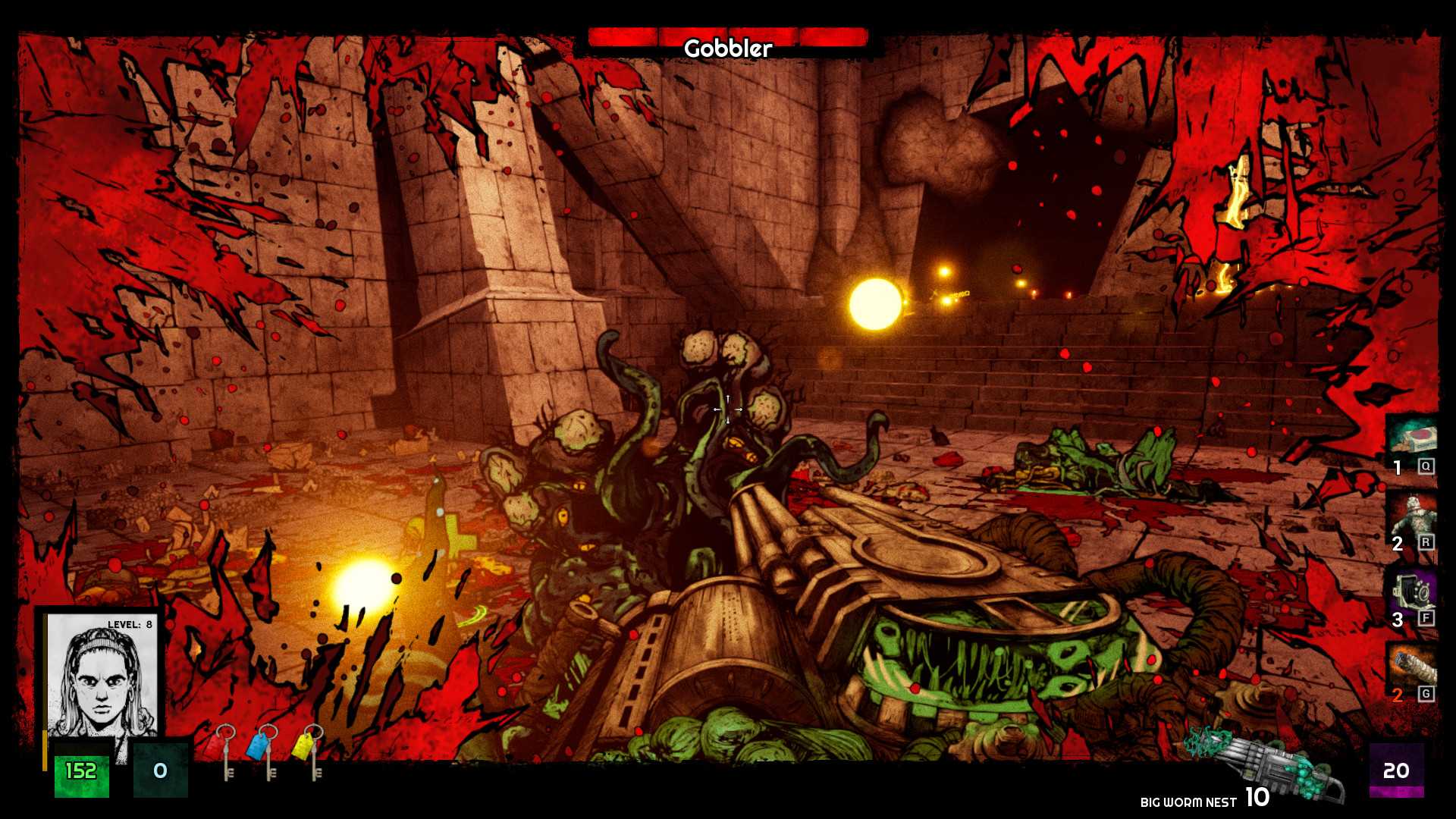
Task: Click the armor counter showing 0
Action: point(159,770)
